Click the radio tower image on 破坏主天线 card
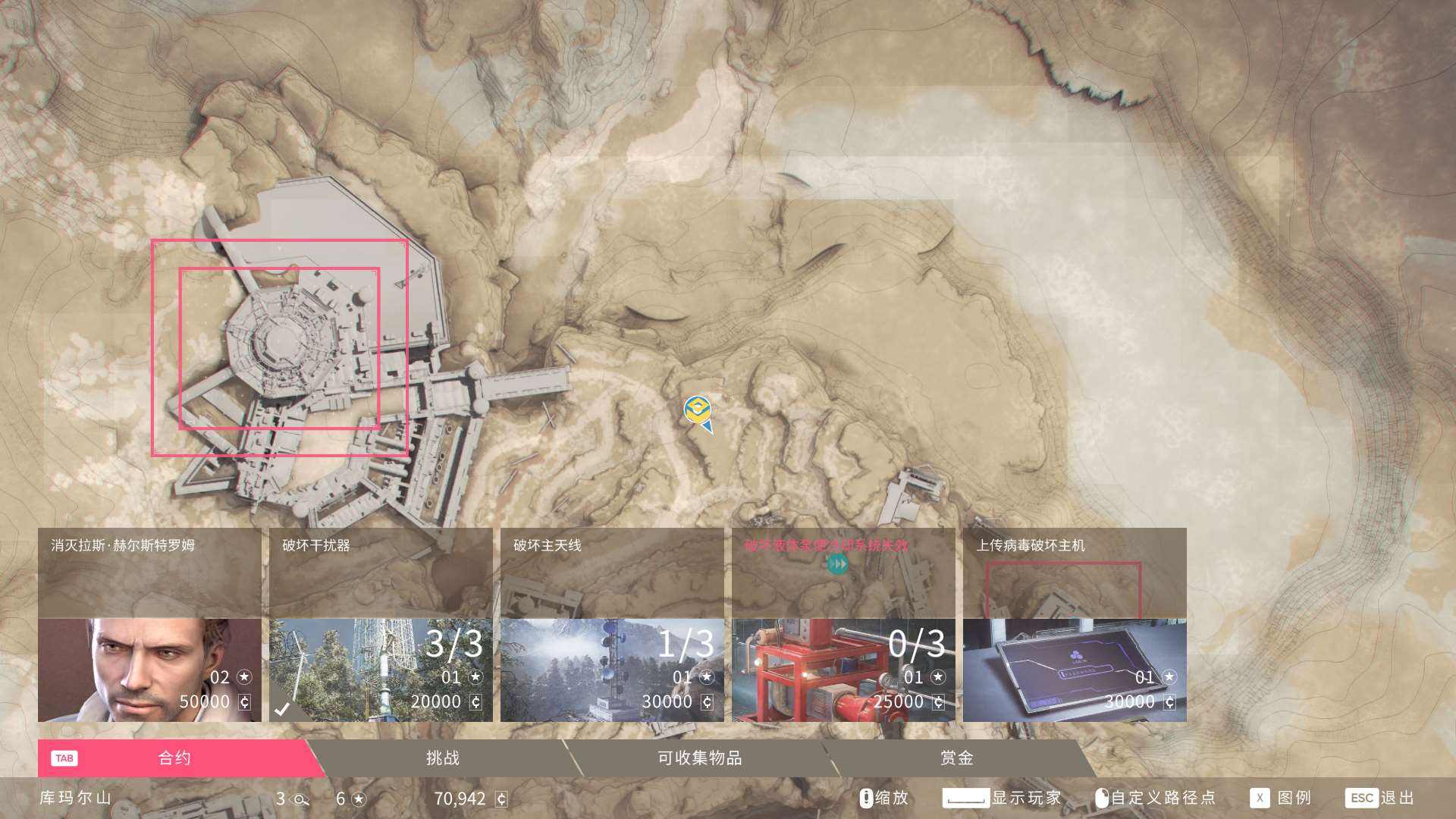 click(x=599, y=667)
